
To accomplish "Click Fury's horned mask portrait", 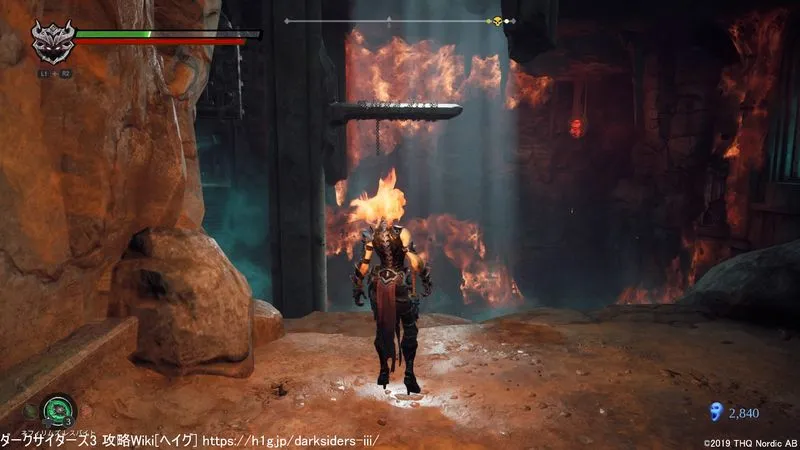I will (51, 42).
